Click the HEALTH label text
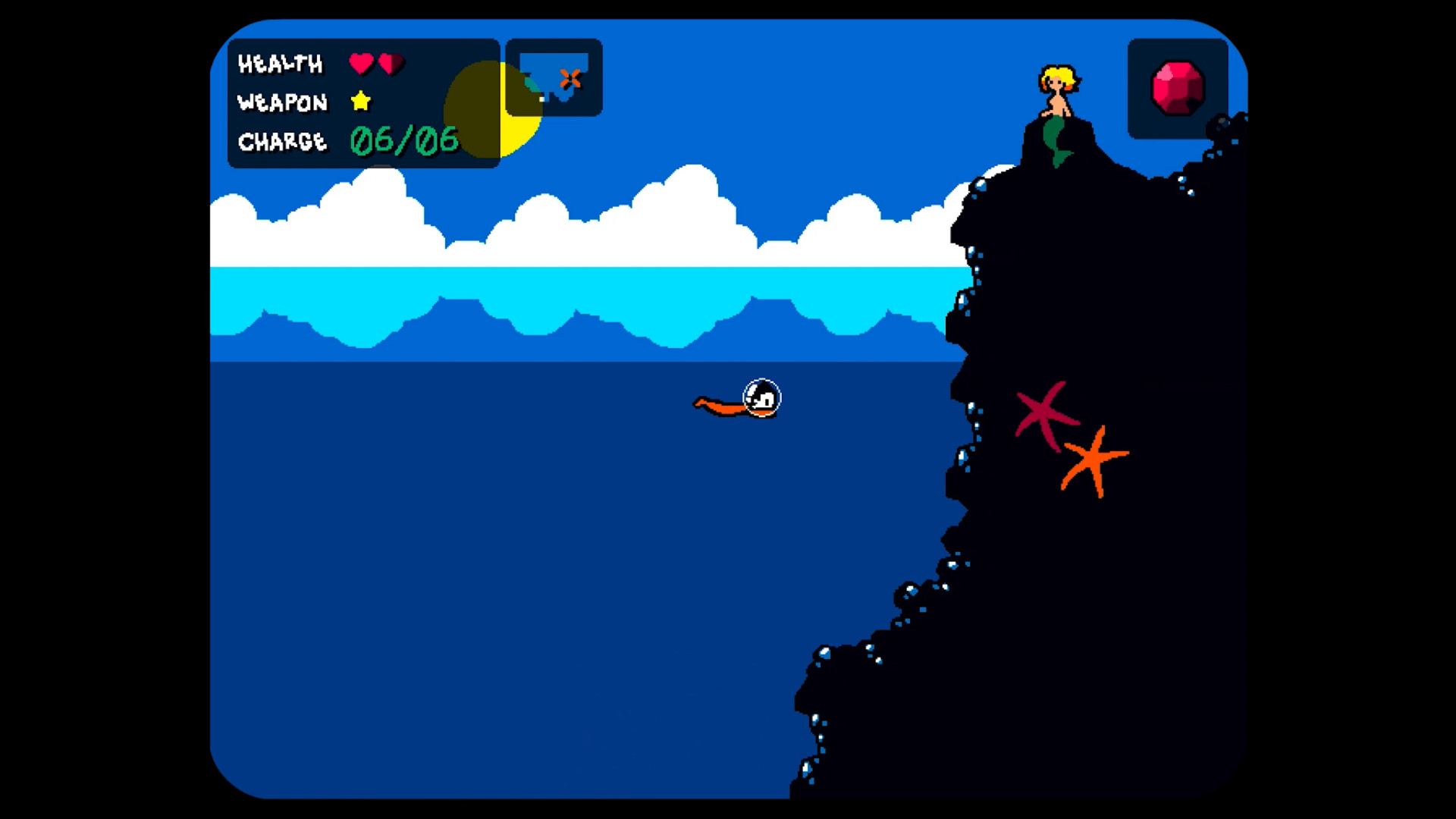This screenshot has height=819, width=1456. tap(281, 64)
